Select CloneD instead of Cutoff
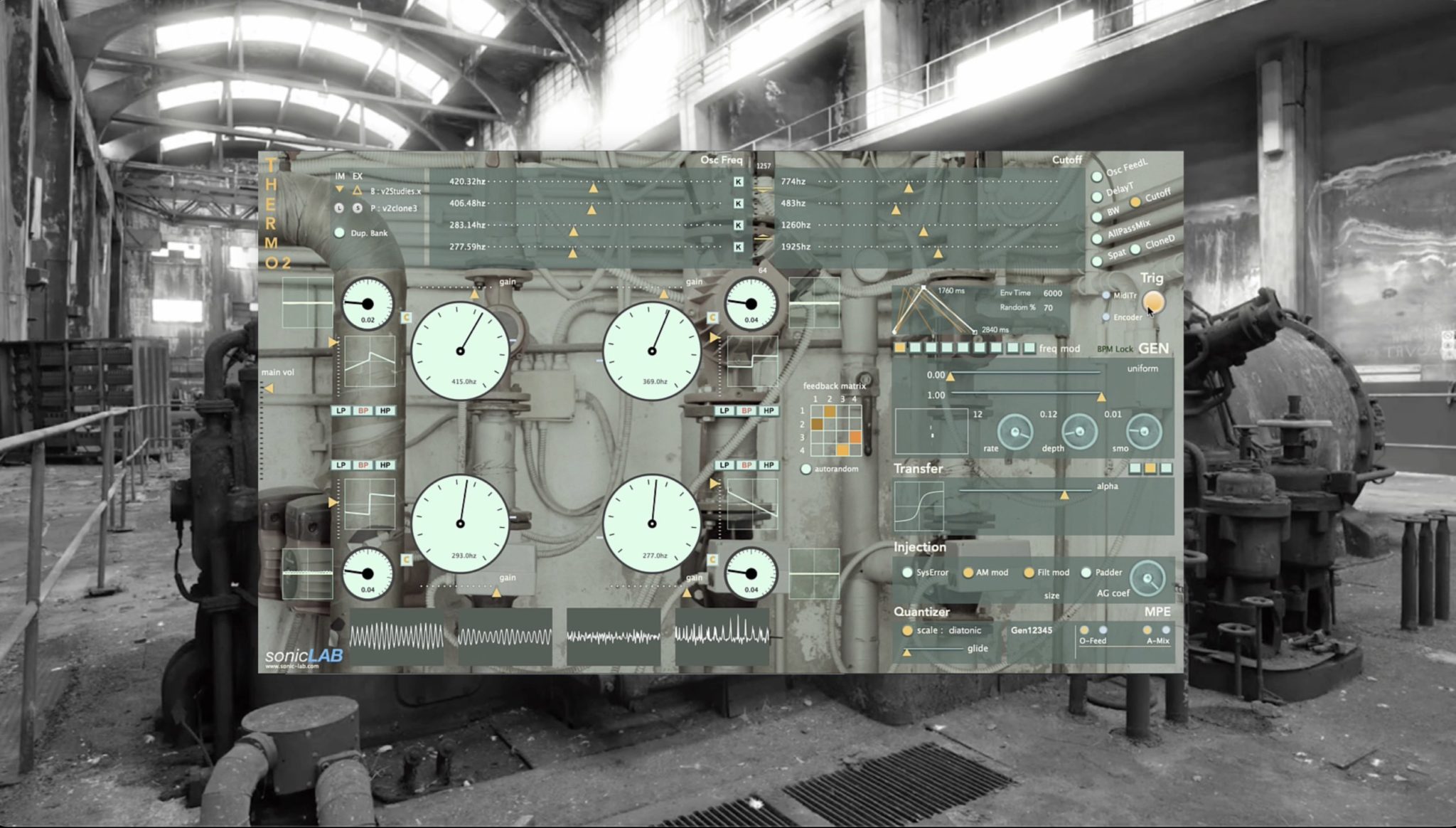Viewport: 1456px width, 828px height. coord(1135,249)
